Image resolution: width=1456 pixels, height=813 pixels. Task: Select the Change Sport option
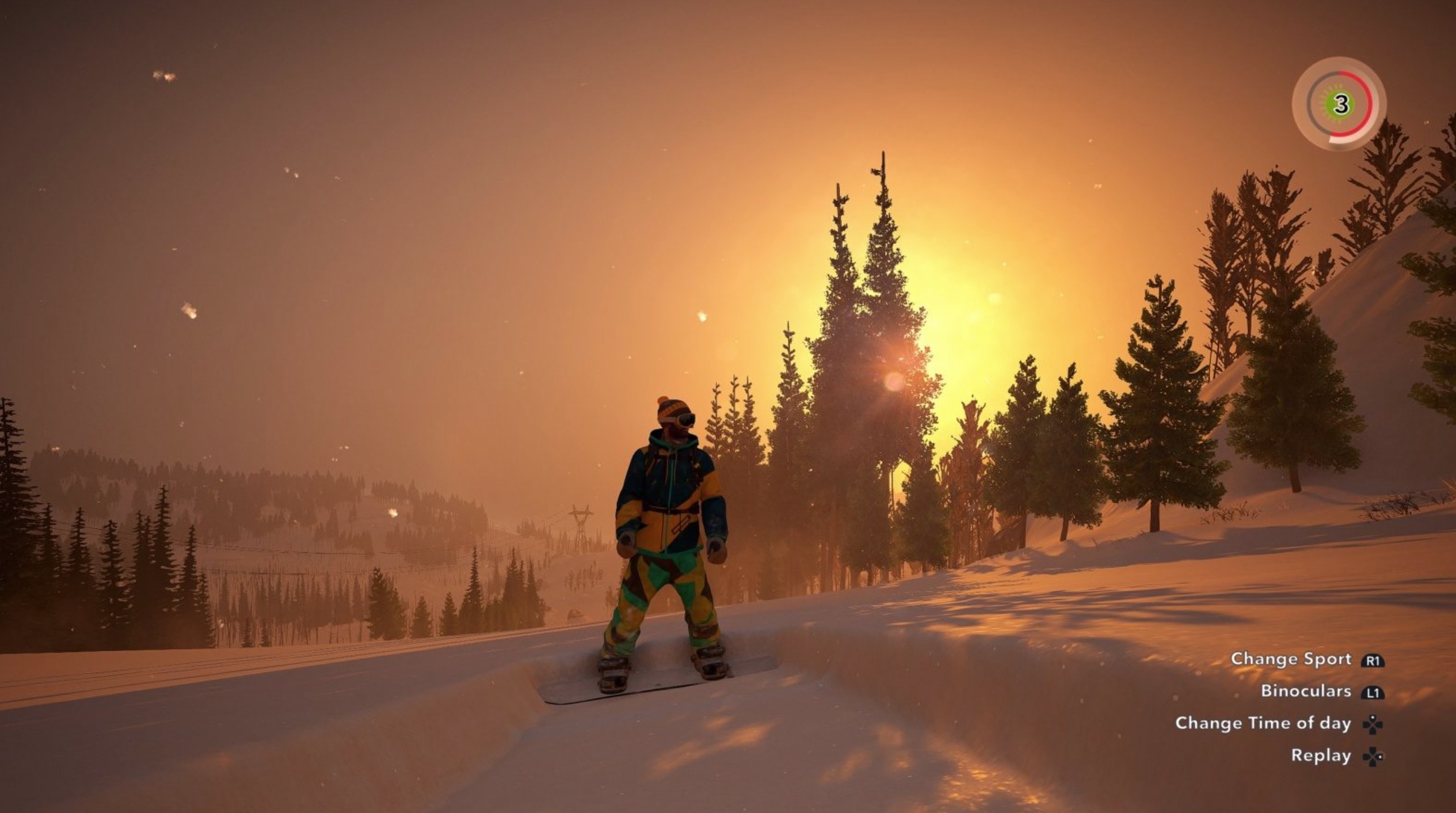pyautogui.click(x=1291, y=659)
